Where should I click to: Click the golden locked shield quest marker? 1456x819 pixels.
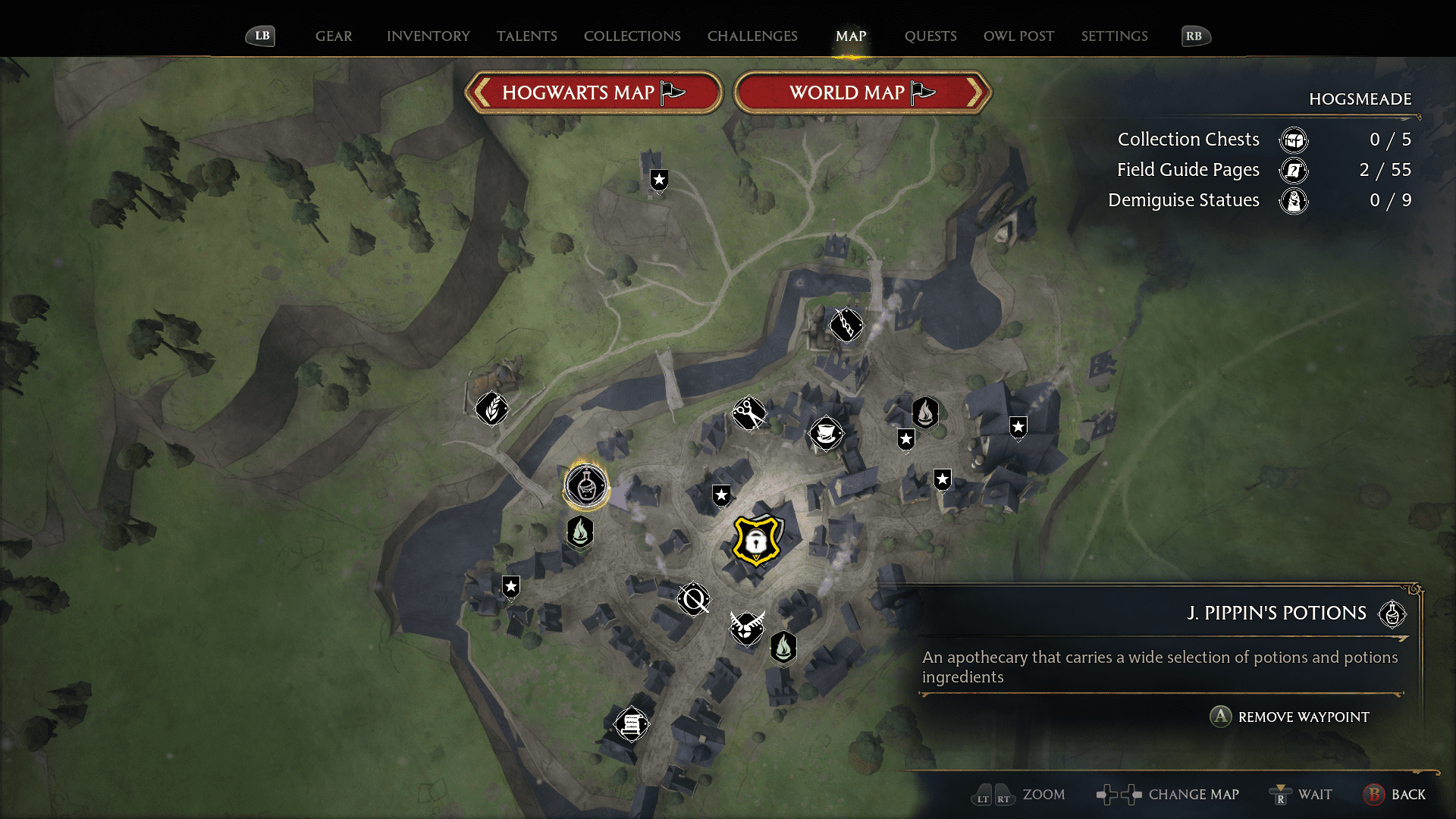click(x=758, y=540)
